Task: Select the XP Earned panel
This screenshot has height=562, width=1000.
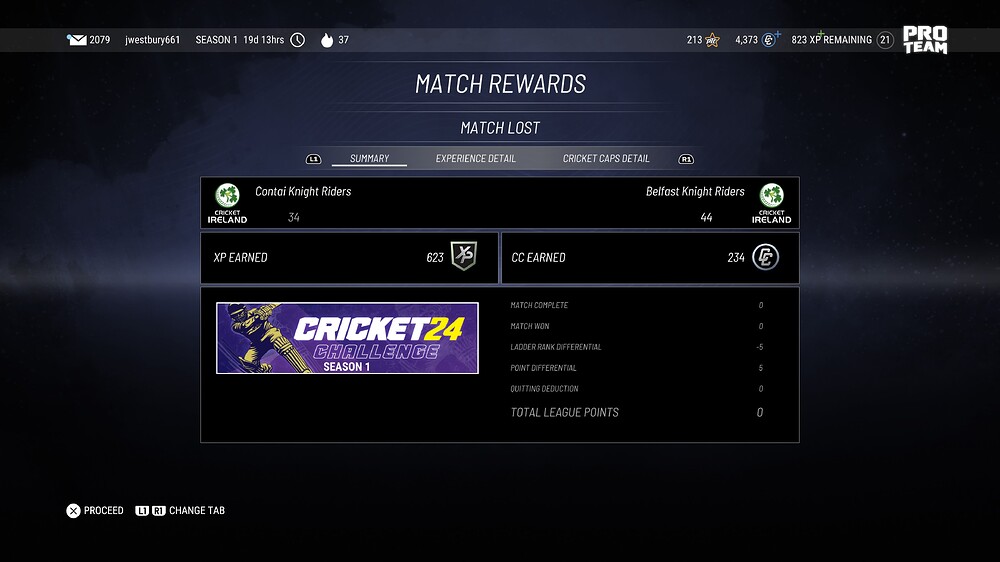Action: (349, 257)
